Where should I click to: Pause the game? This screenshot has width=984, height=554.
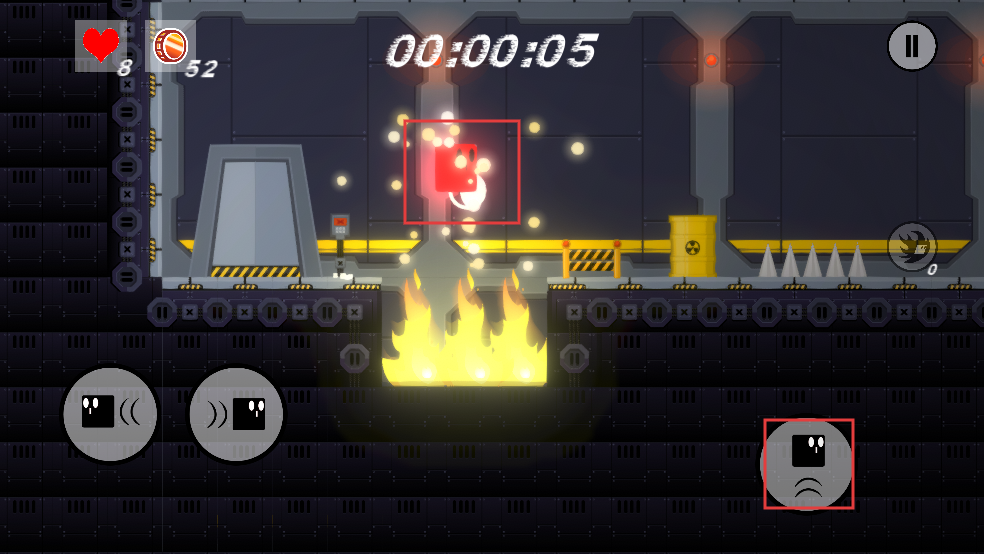(911, 46)
